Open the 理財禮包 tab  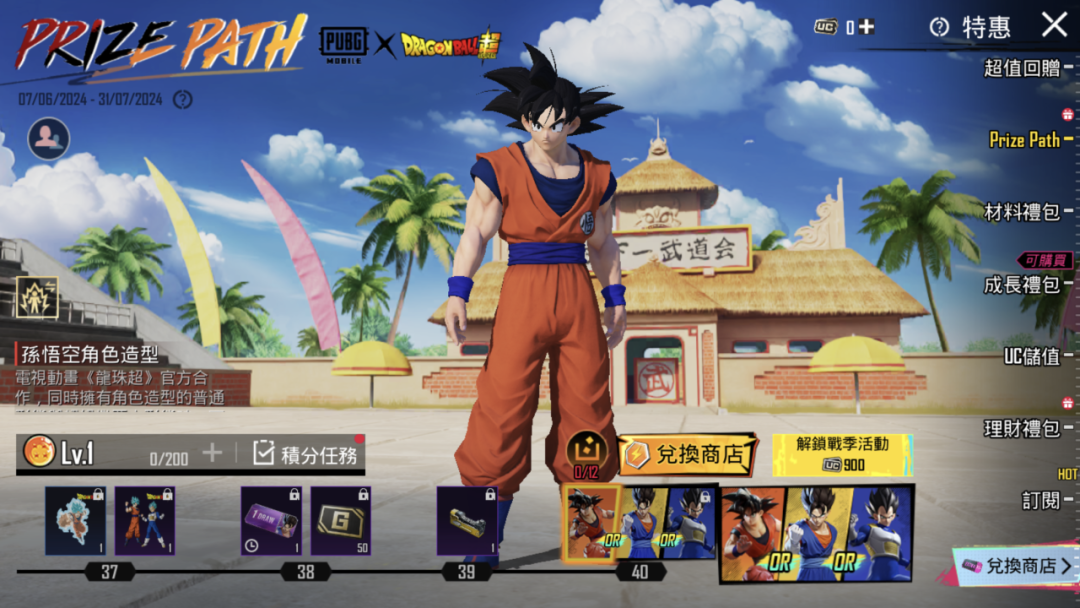pos(1022,429)
